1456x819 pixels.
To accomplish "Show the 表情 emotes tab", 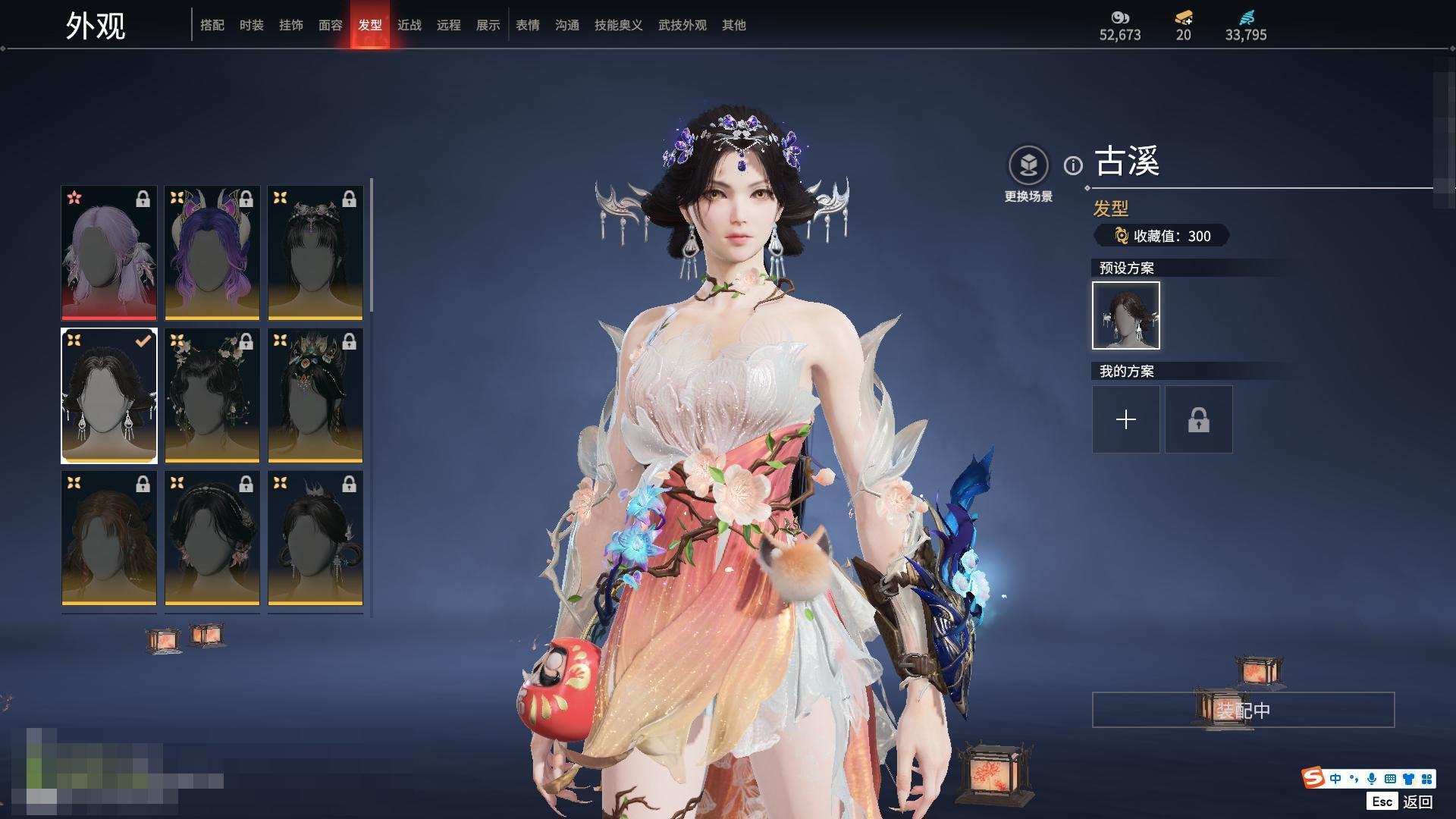I will coord(527,25).
